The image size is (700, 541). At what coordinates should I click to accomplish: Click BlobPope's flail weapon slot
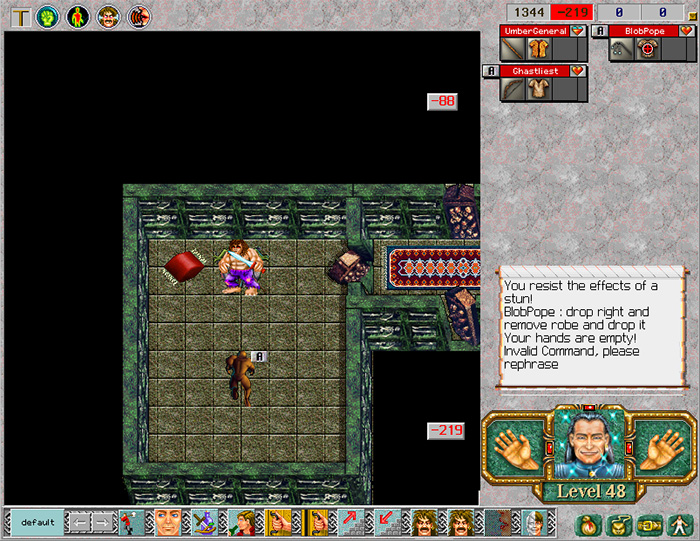pos(624,49)
